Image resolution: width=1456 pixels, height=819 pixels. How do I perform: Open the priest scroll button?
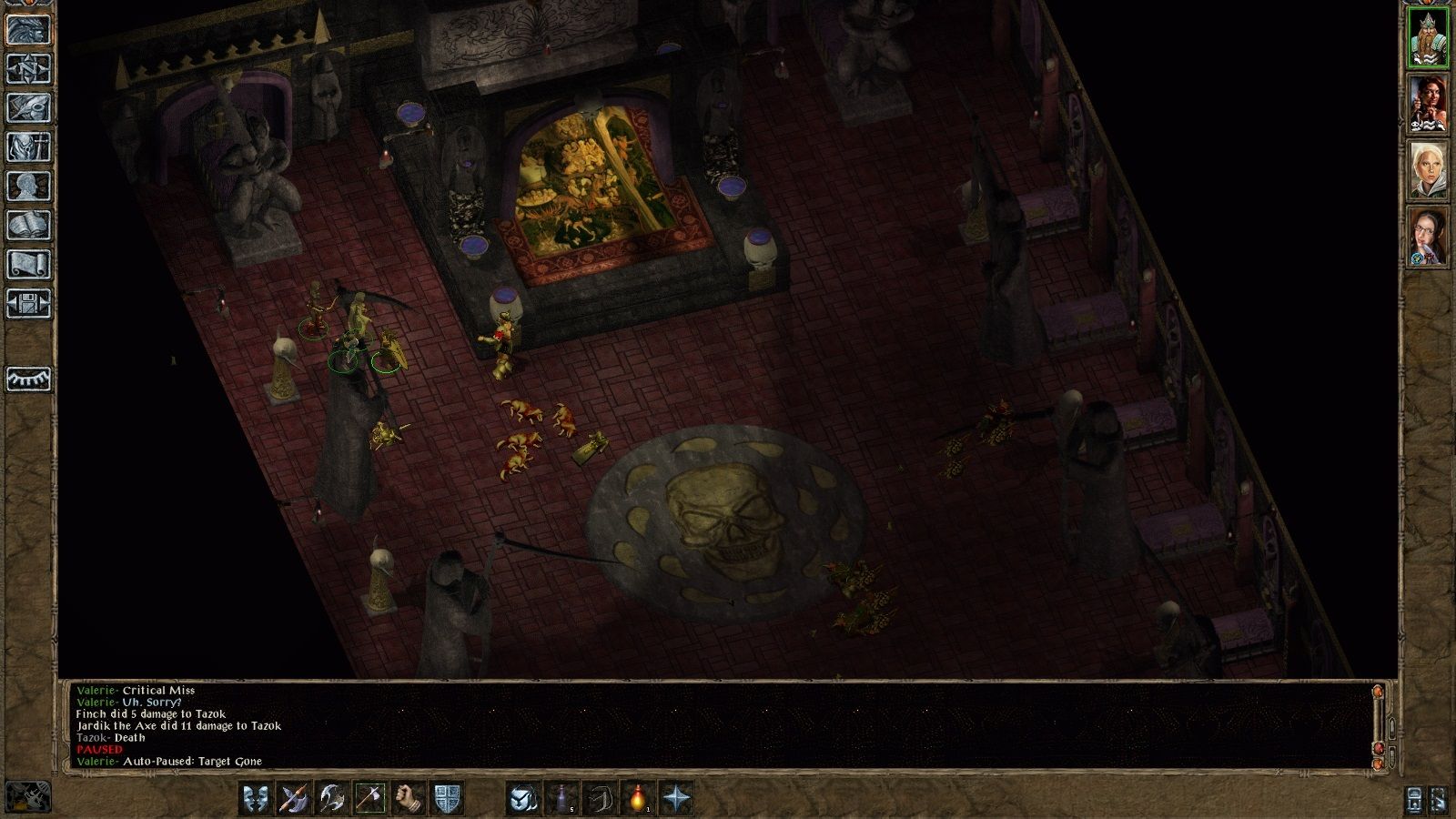(x=28, y=264)
